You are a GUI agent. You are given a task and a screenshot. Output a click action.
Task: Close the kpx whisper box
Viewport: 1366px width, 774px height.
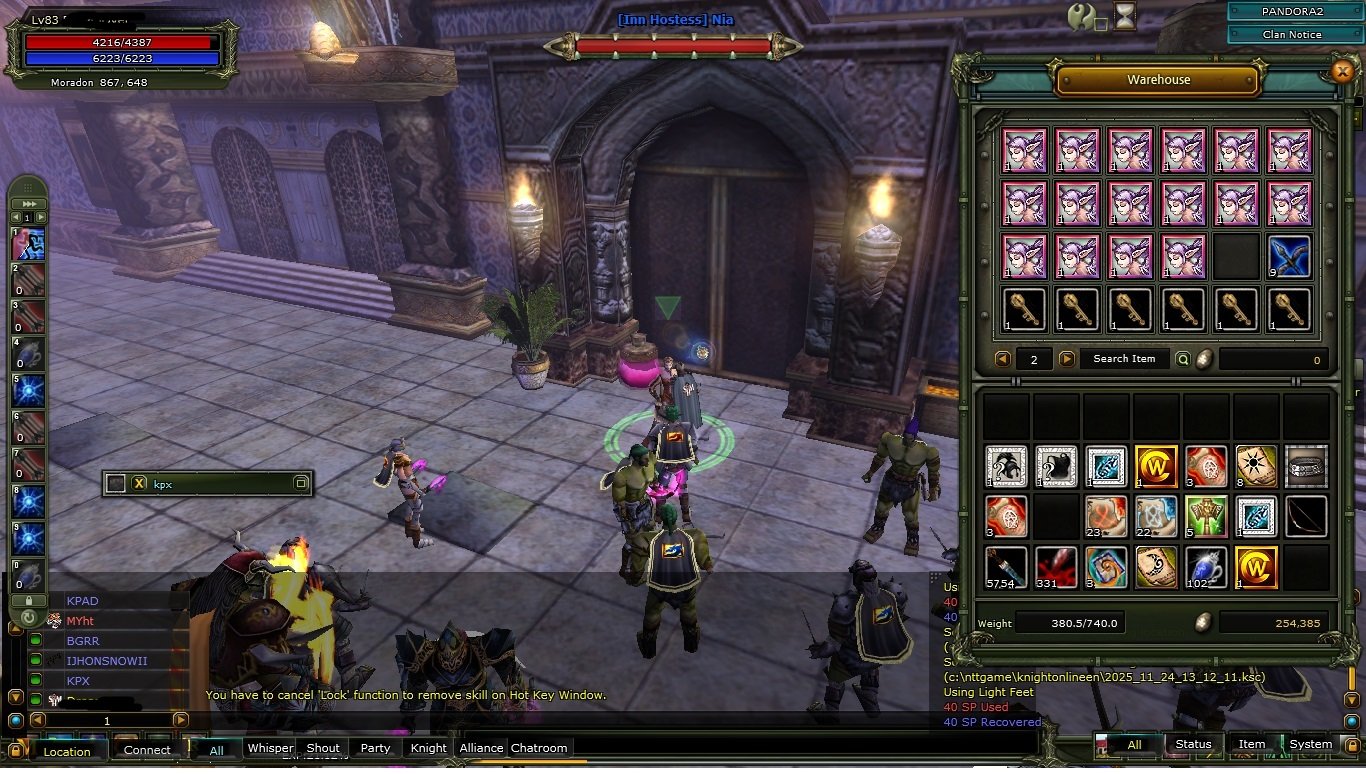tap(140, 484)
